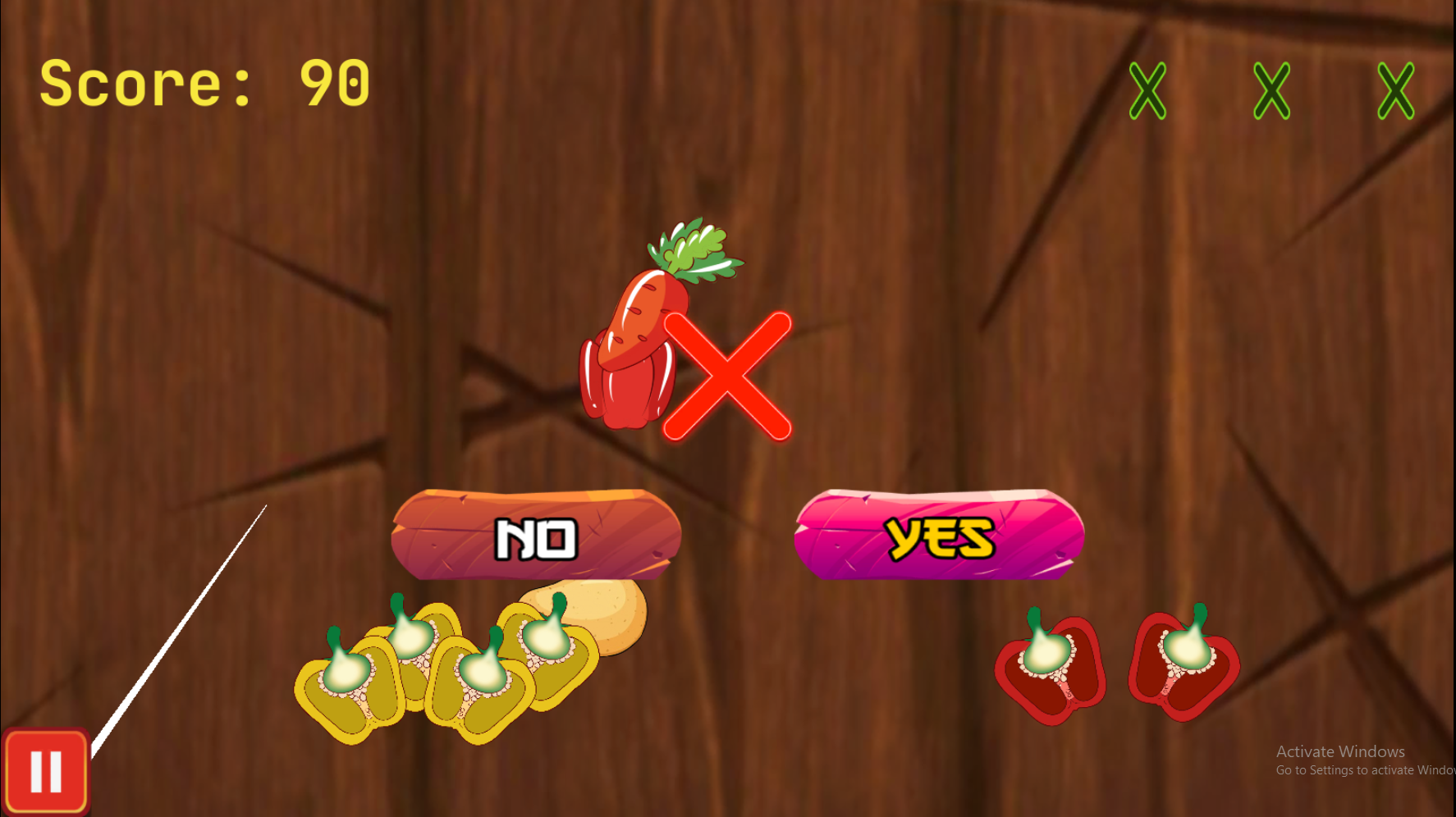Click the middle green X life indicator
This screenshot has height=817, width=1456.
tap(1271, 90)
